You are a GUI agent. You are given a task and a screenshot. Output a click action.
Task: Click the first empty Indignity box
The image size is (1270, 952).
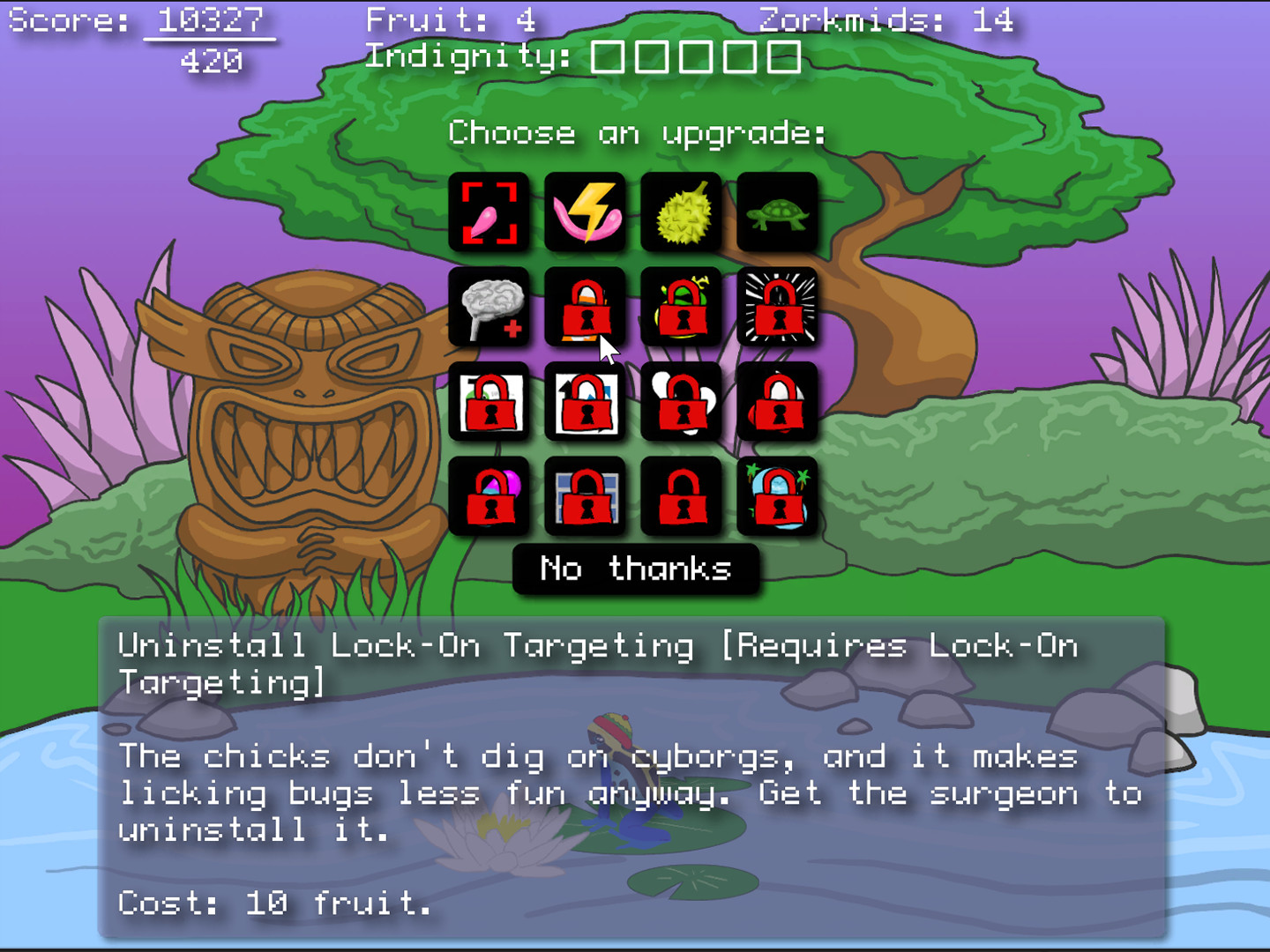pyautogui.click(x=609, y=57)
